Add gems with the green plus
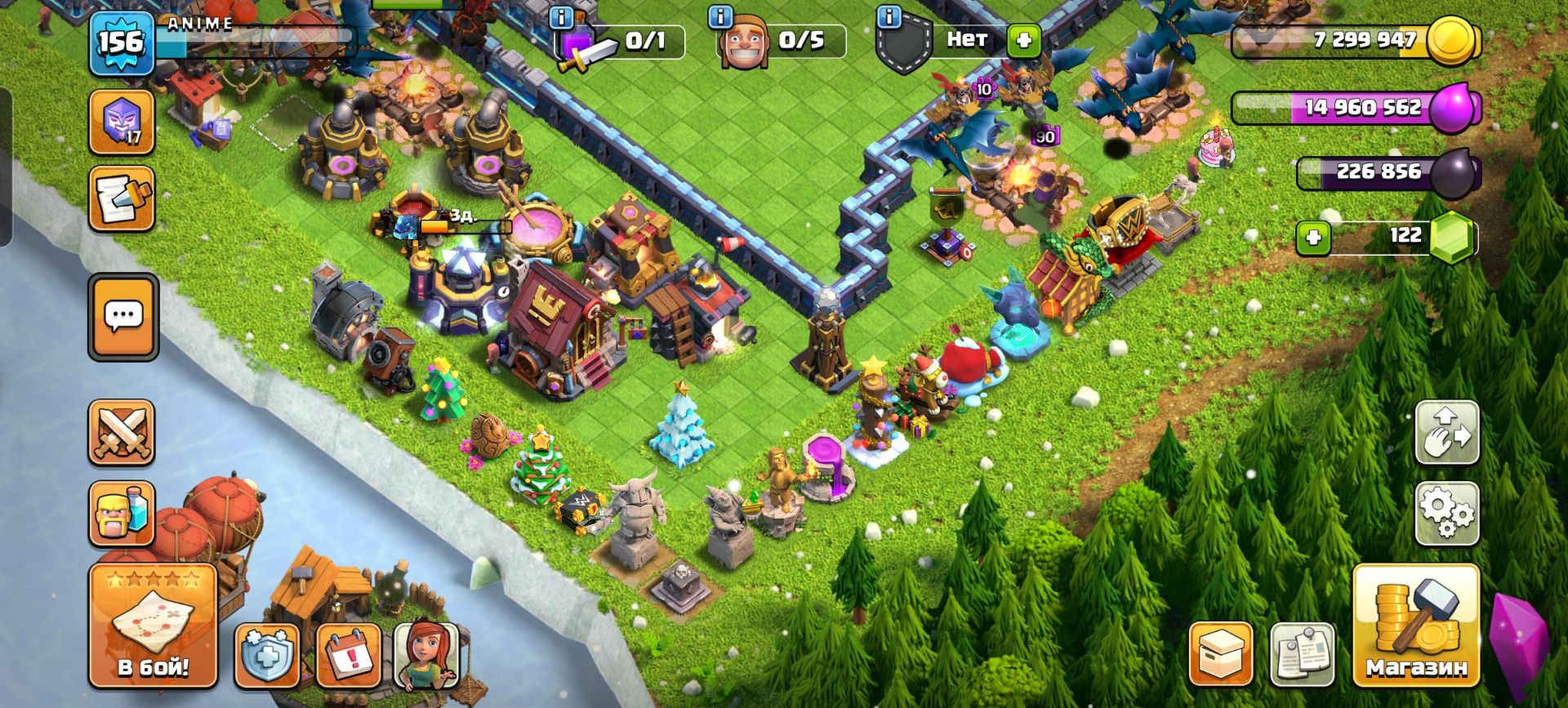The image size is (1568, 708). pyautogui.click(x=1313, y=238)
